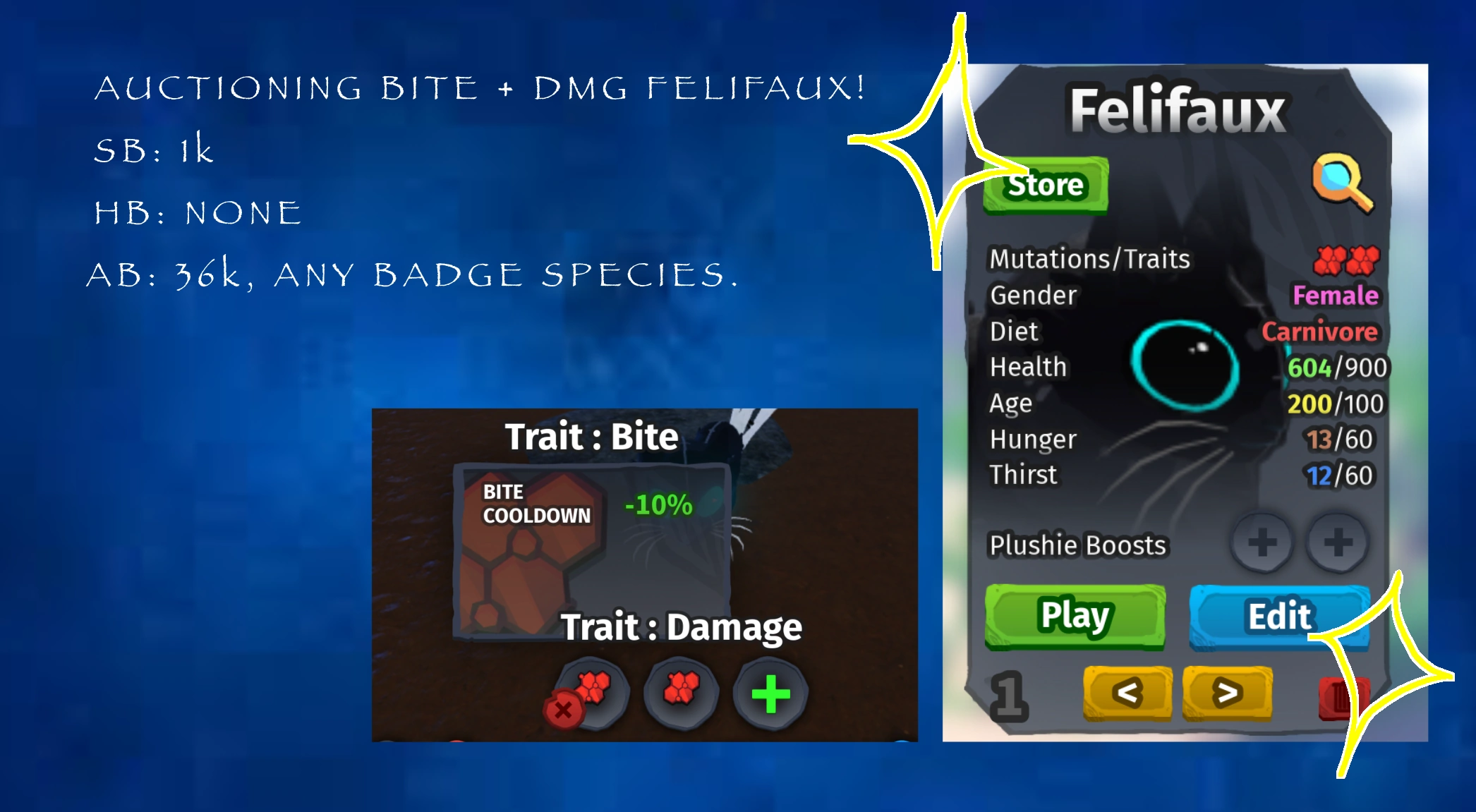Screen dimensions: 1476x812
Task: Open the blue Edit button
Action: pyautogui.click(x=1278, y=615)
